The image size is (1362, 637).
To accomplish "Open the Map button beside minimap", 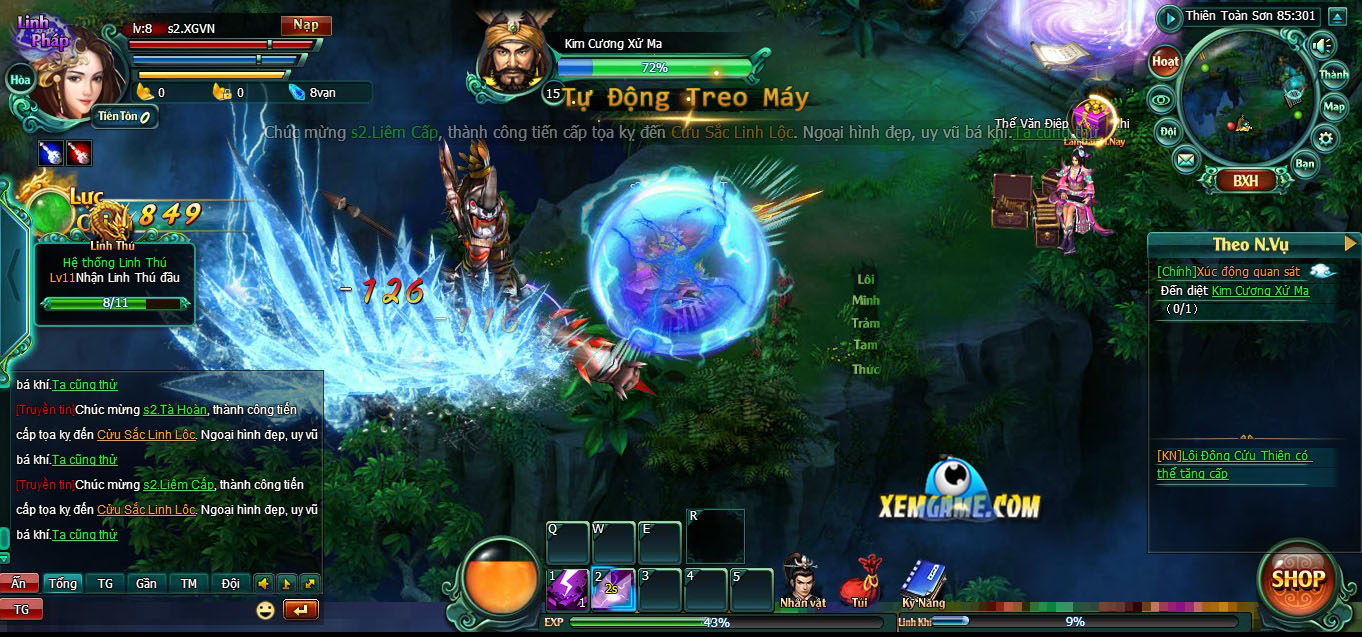I will [x=1334, y=107].
